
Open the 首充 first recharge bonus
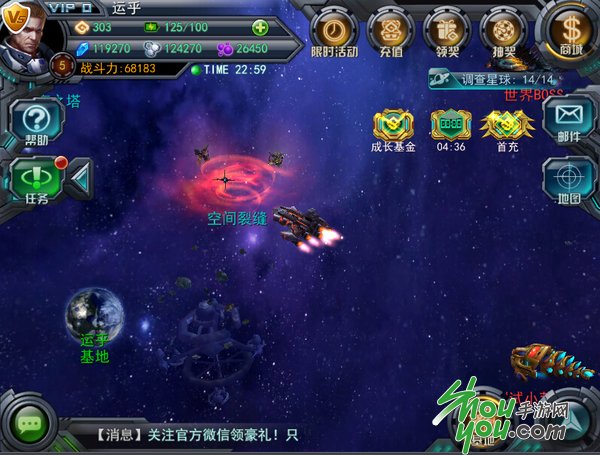506,126
